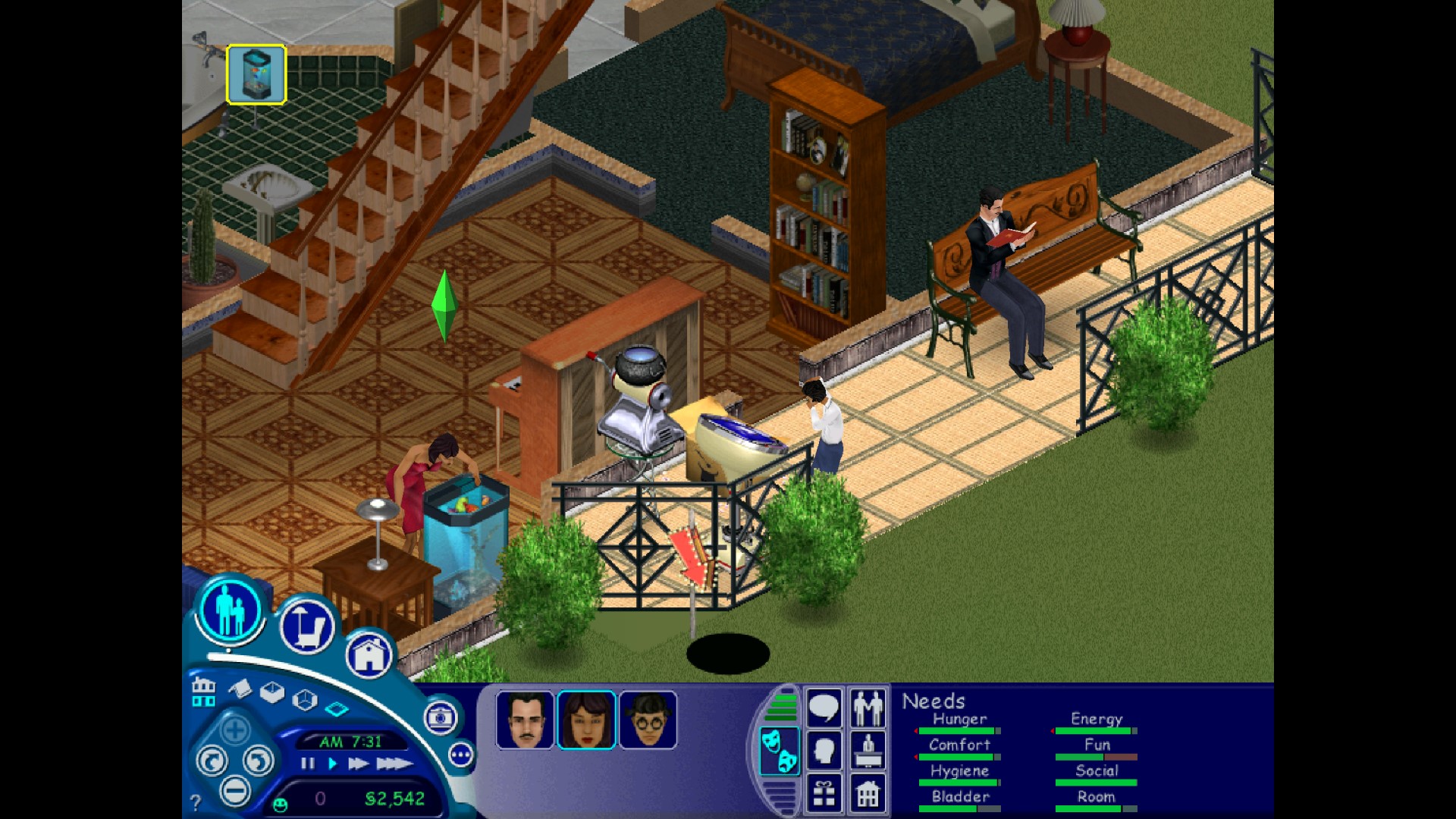Toggle the mood masks display
The width and height of the screenshot is (1456, 819).
(x=780, y=749)
